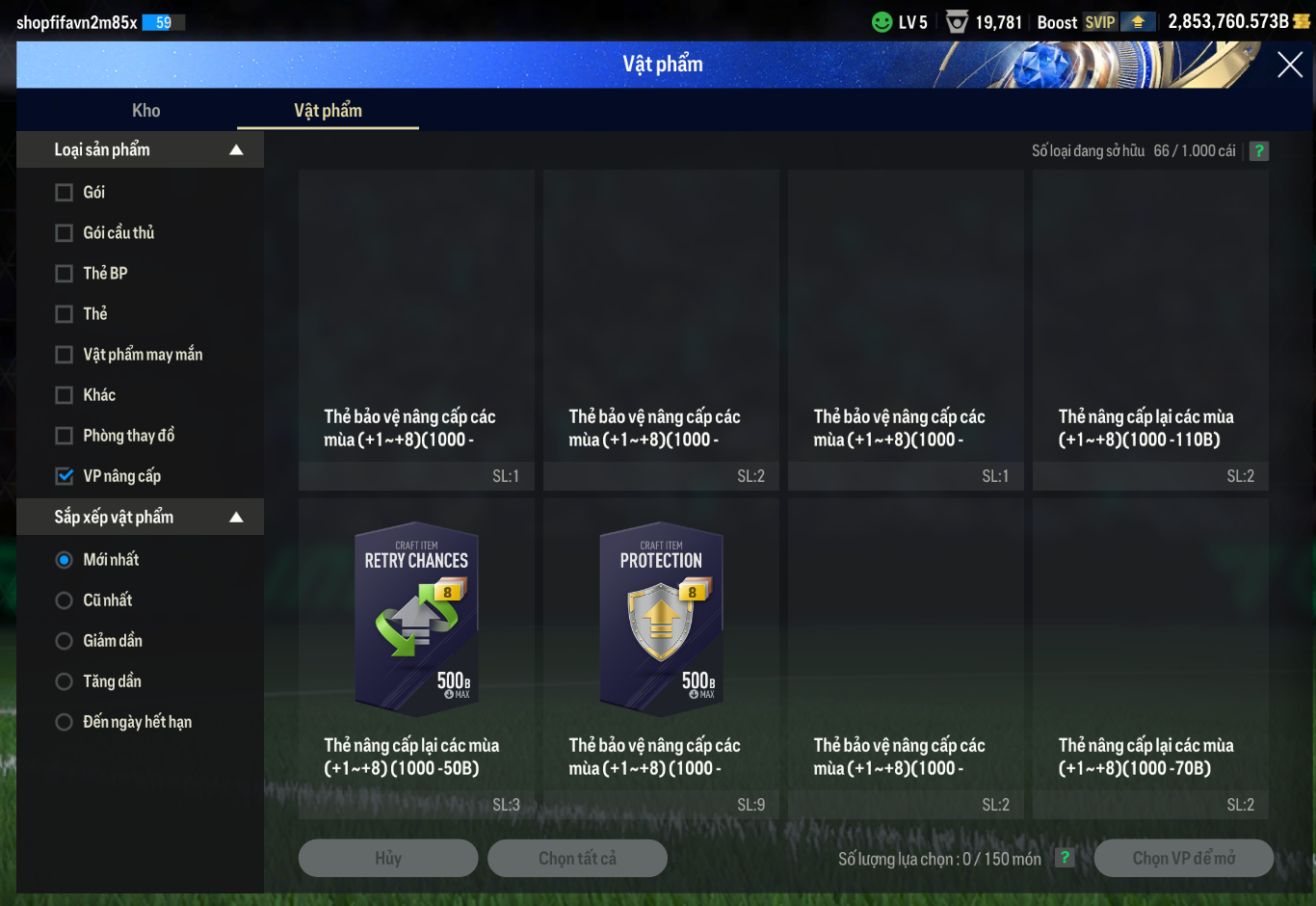Viewport: 1316px width, 906px height.
Task: Click the Hủy button
Action: point(388,858)
